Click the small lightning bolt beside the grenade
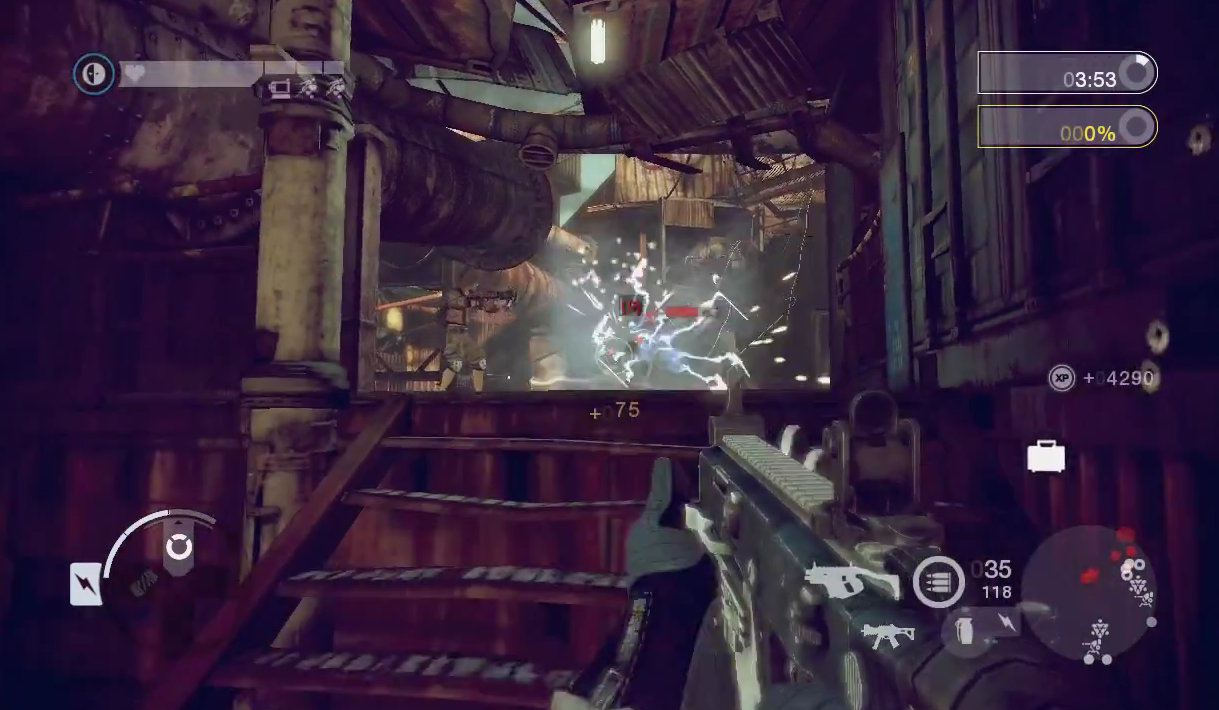Screen dimensions: 1219x710 tap(1006, 624)
